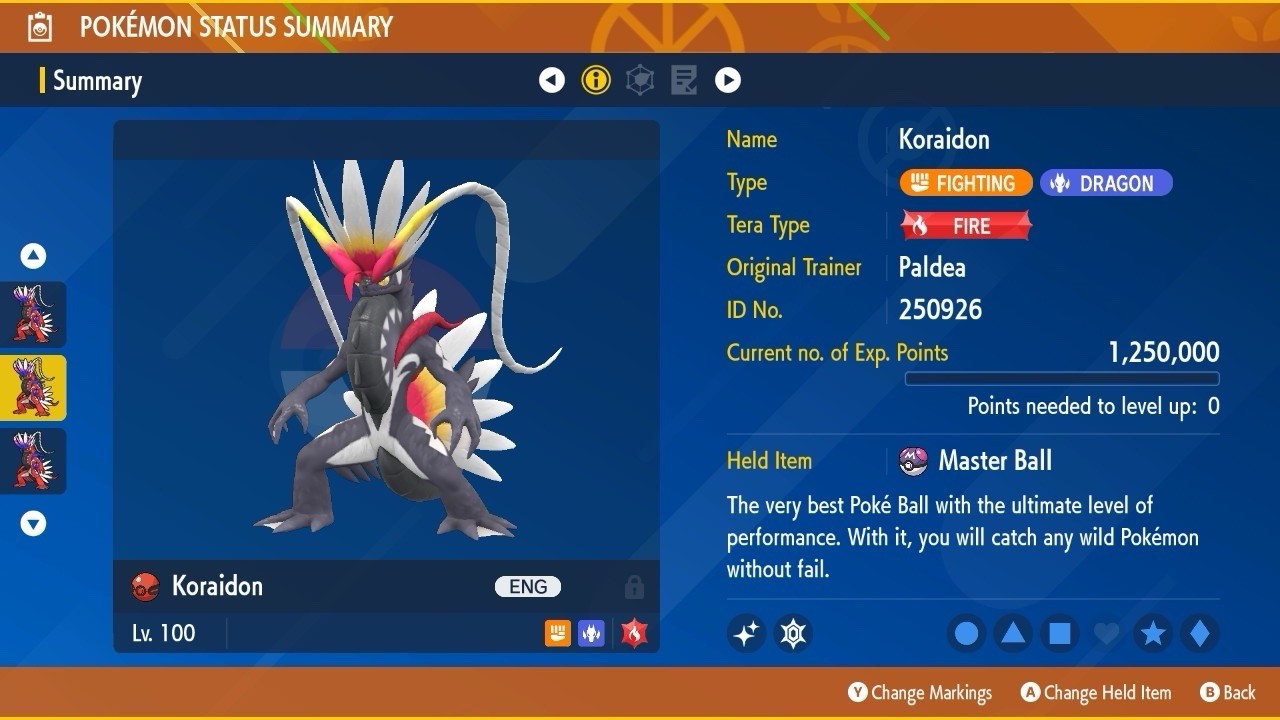Click the right arrow to next summary page
Screen dimensions: 1280x720
pyautogui.click(x=728, y=80)
